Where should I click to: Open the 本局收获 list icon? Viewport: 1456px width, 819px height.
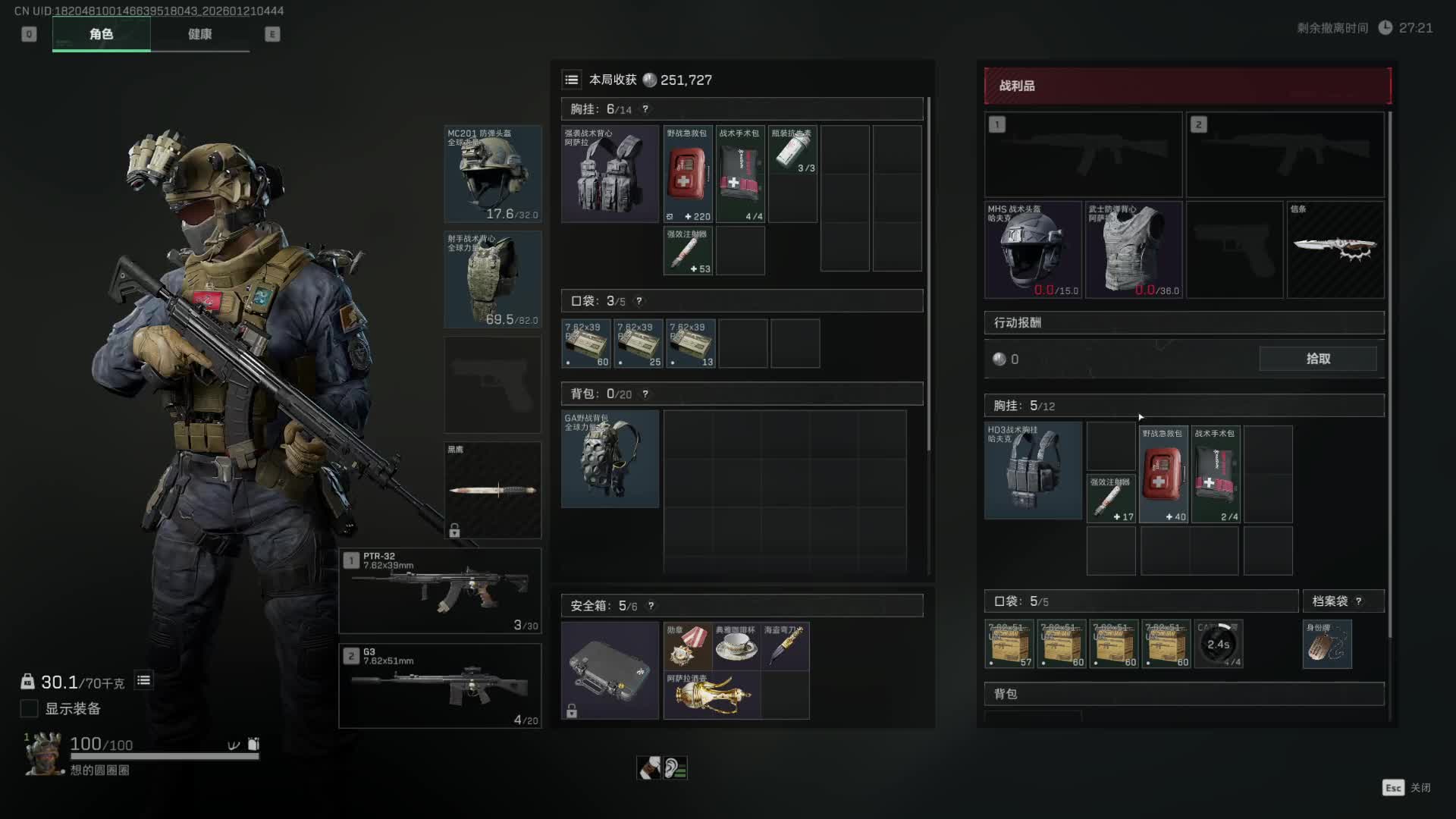click(x=572, y=80)
